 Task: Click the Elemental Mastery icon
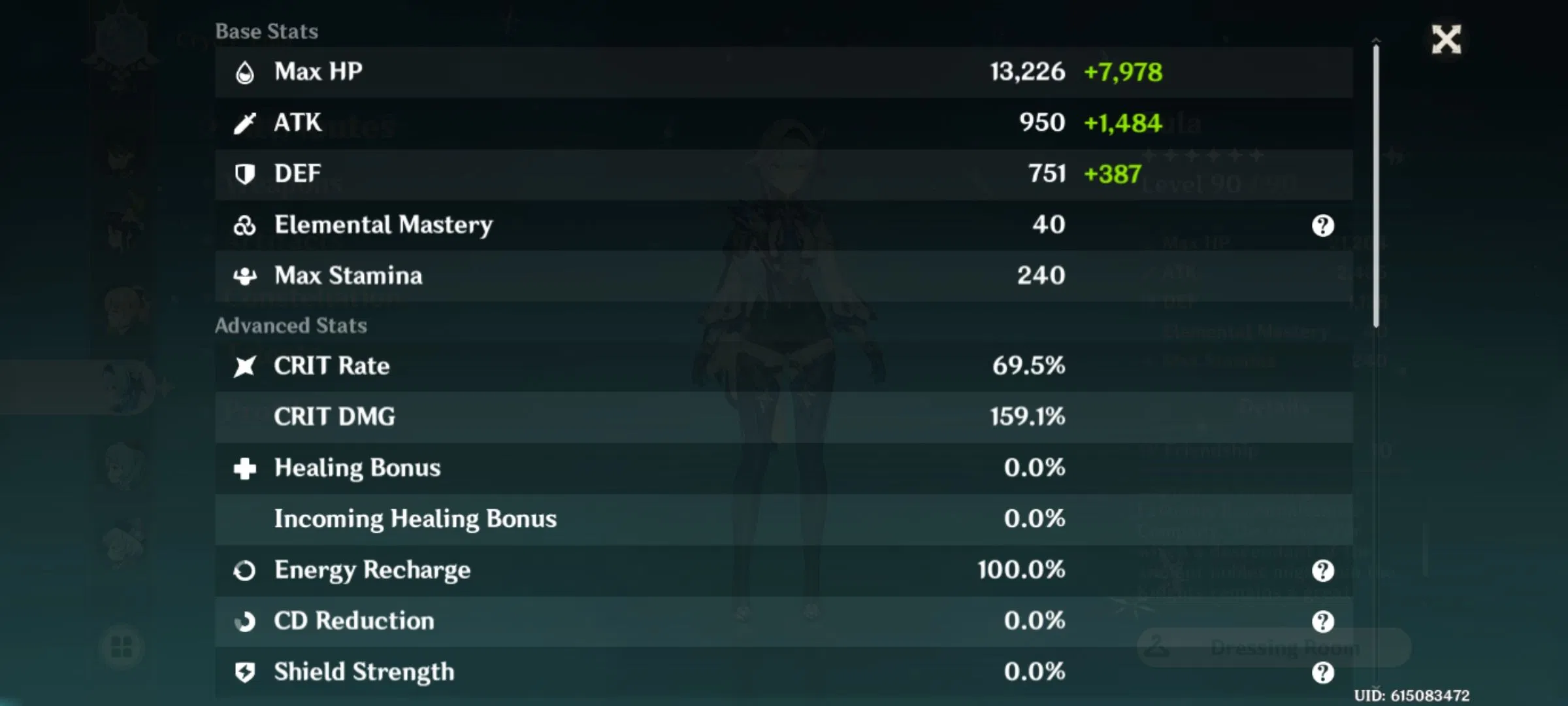click(245, 224)
